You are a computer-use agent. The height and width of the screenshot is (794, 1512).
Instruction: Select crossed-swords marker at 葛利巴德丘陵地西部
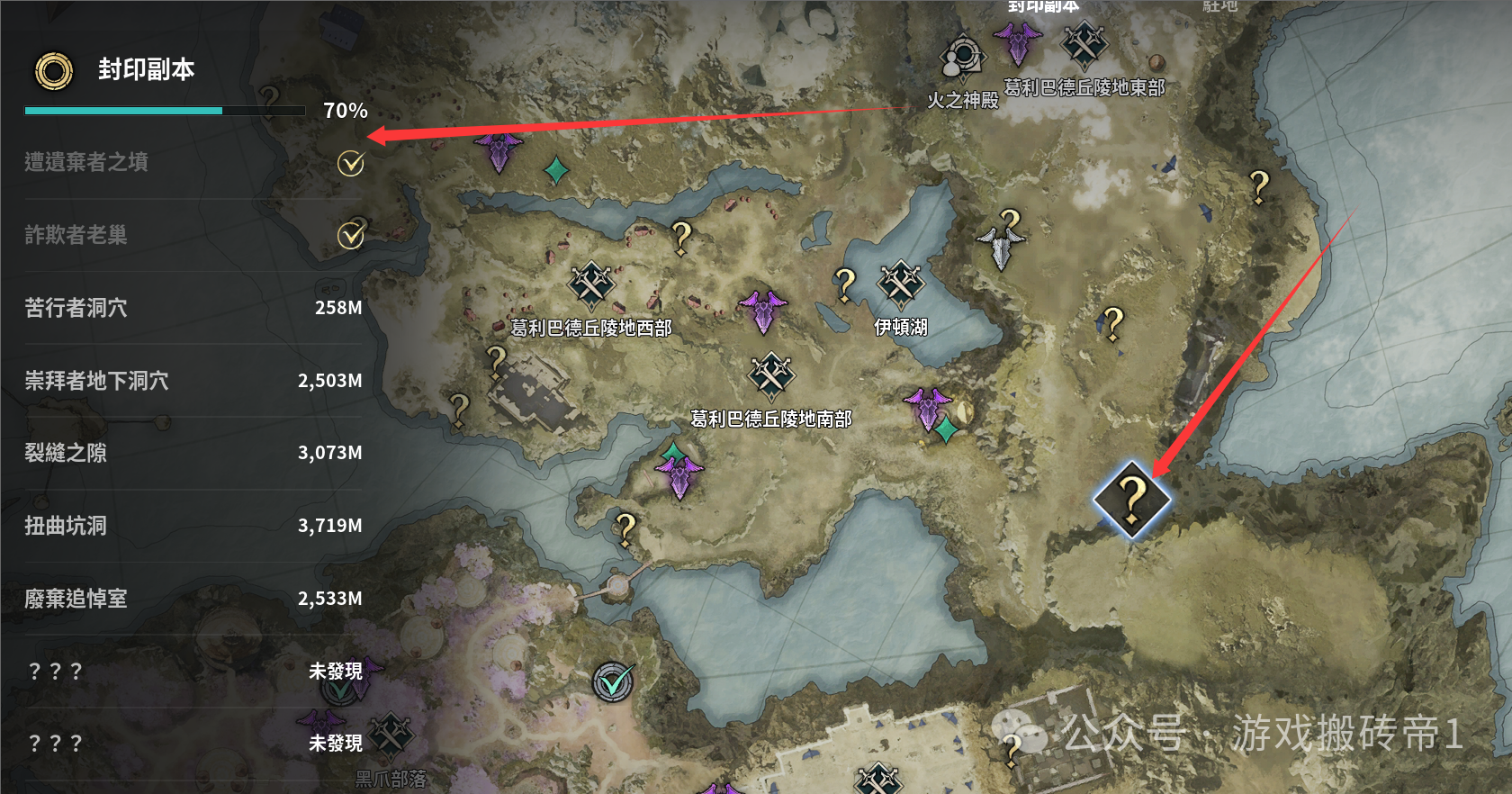[590, 285]
